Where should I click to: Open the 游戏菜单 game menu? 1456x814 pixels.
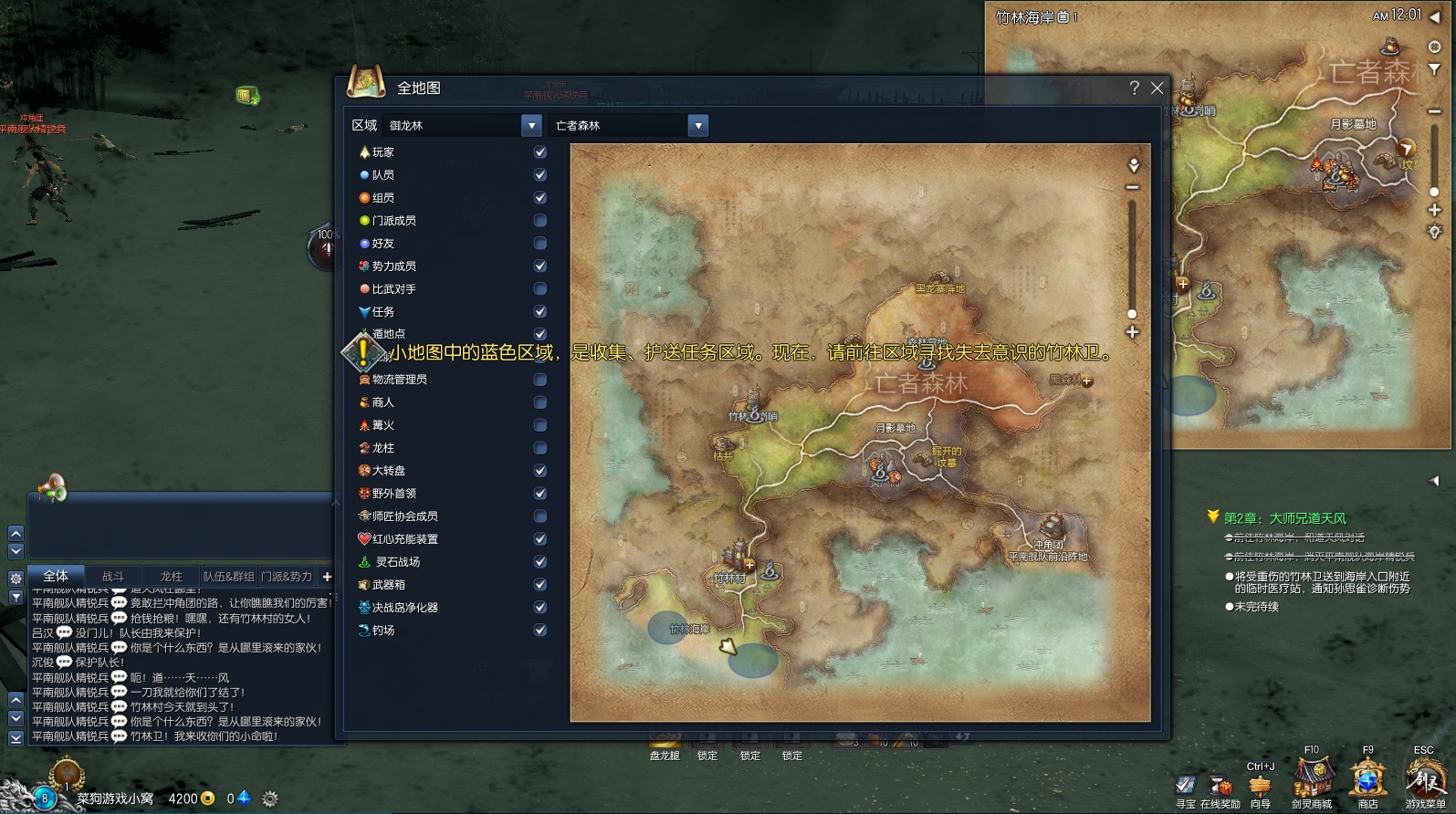(x=1424, y=781)
